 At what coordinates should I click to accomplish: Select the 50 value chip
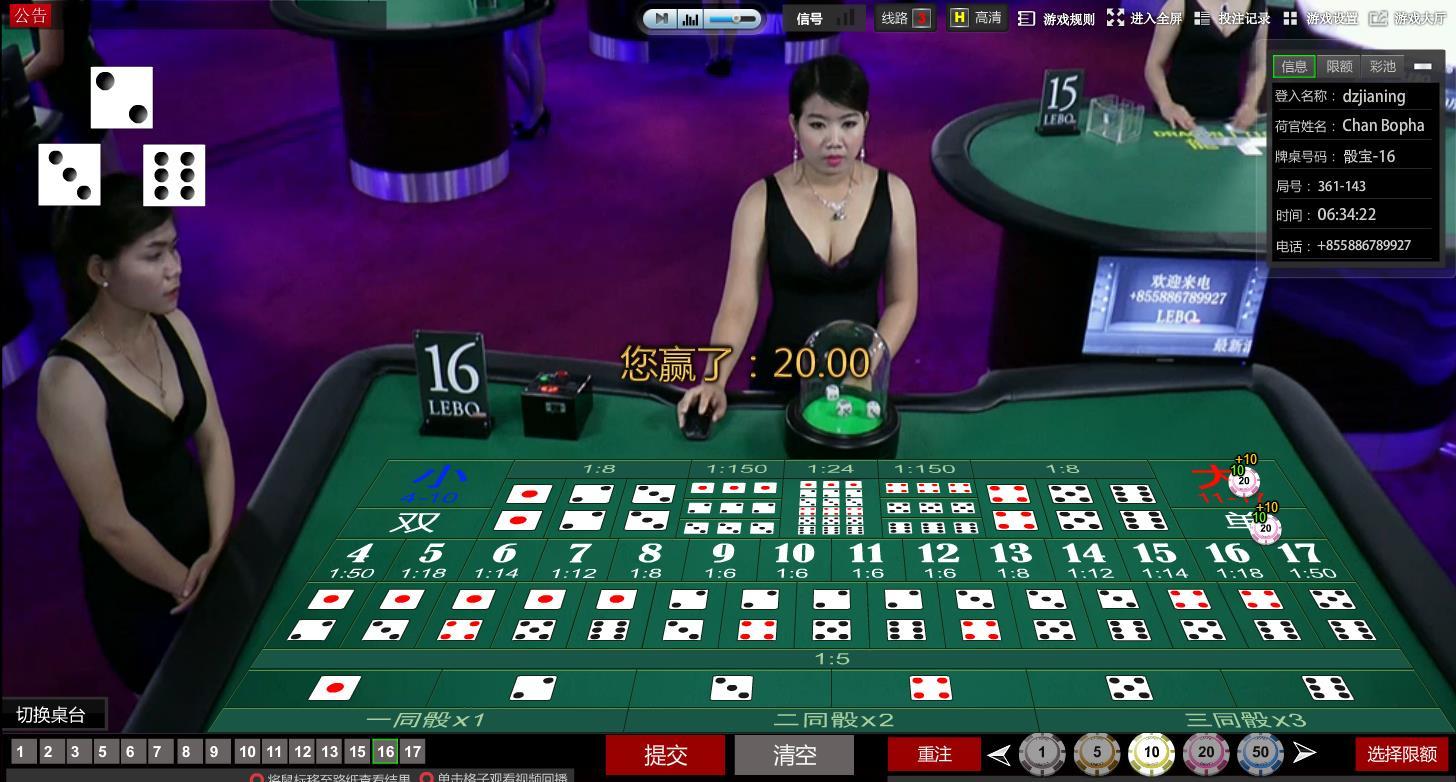pyautogui.click(x=1260, y=753)
